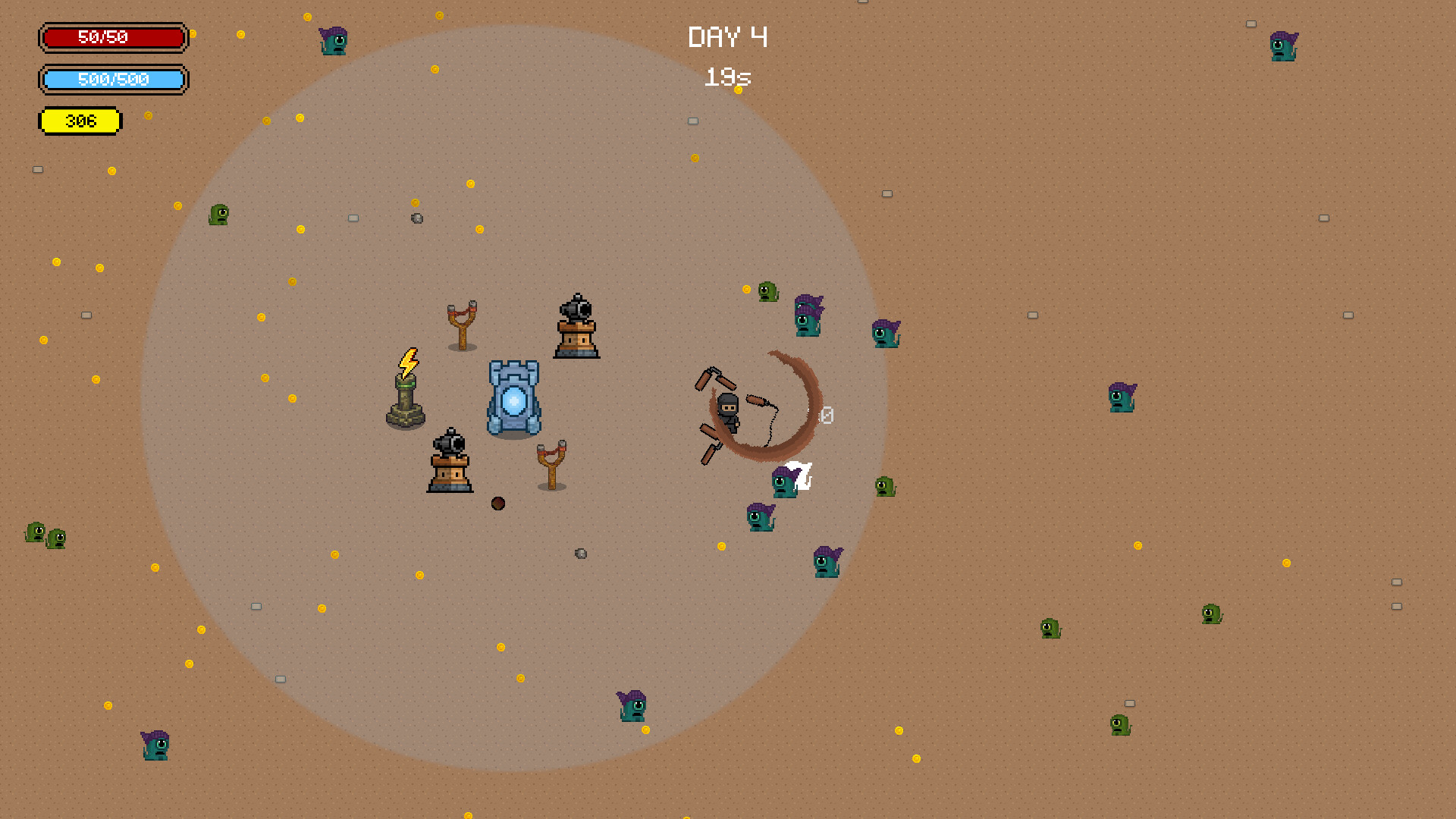Select the bandana enemy at the bottom center

pyautogui.click(x=632, y=707)
